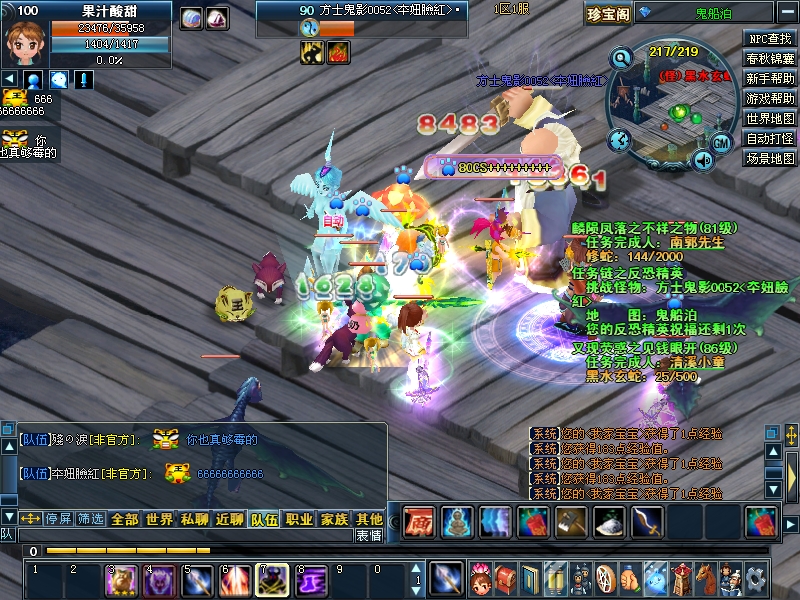Select the 家族 chat tab
This screenshot has height=600, width=800.
tap(334, 520)
